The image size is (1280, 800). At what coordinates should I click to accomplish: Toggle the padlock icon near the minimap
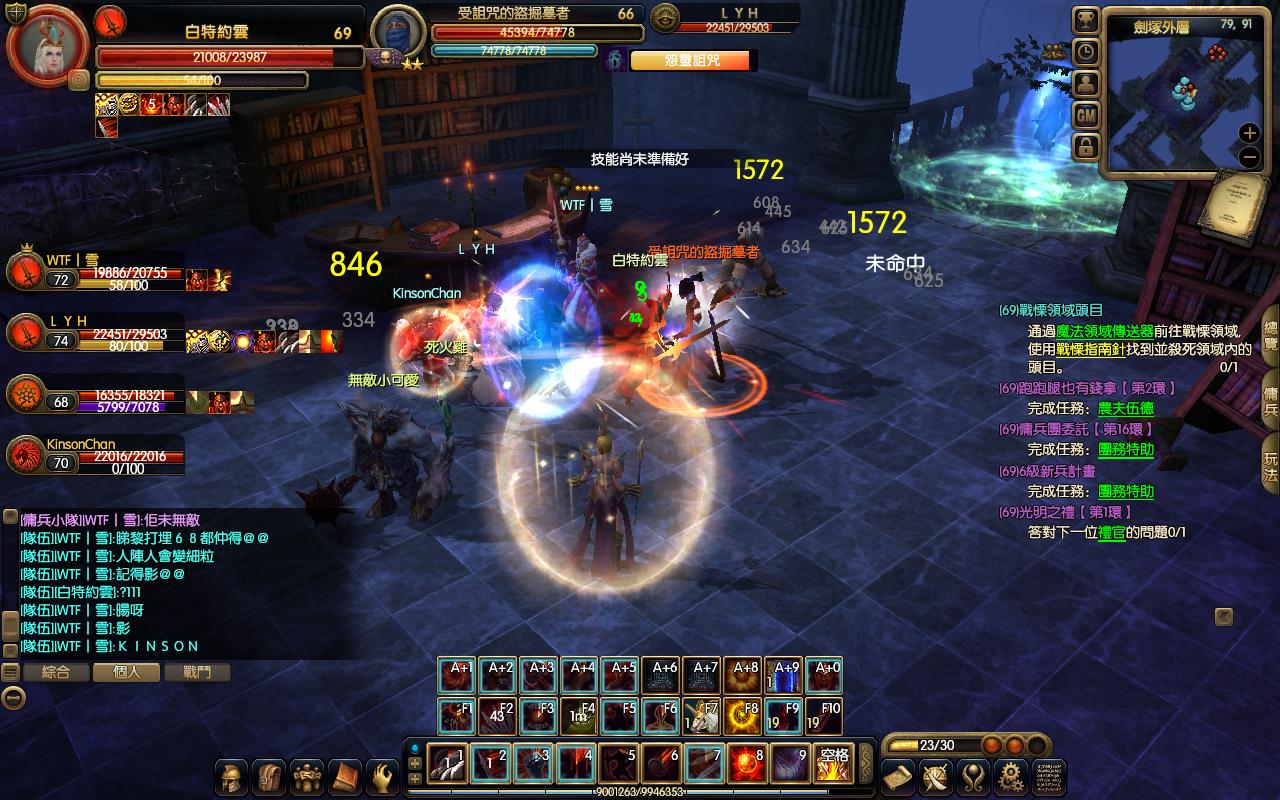coord(1085,148)
